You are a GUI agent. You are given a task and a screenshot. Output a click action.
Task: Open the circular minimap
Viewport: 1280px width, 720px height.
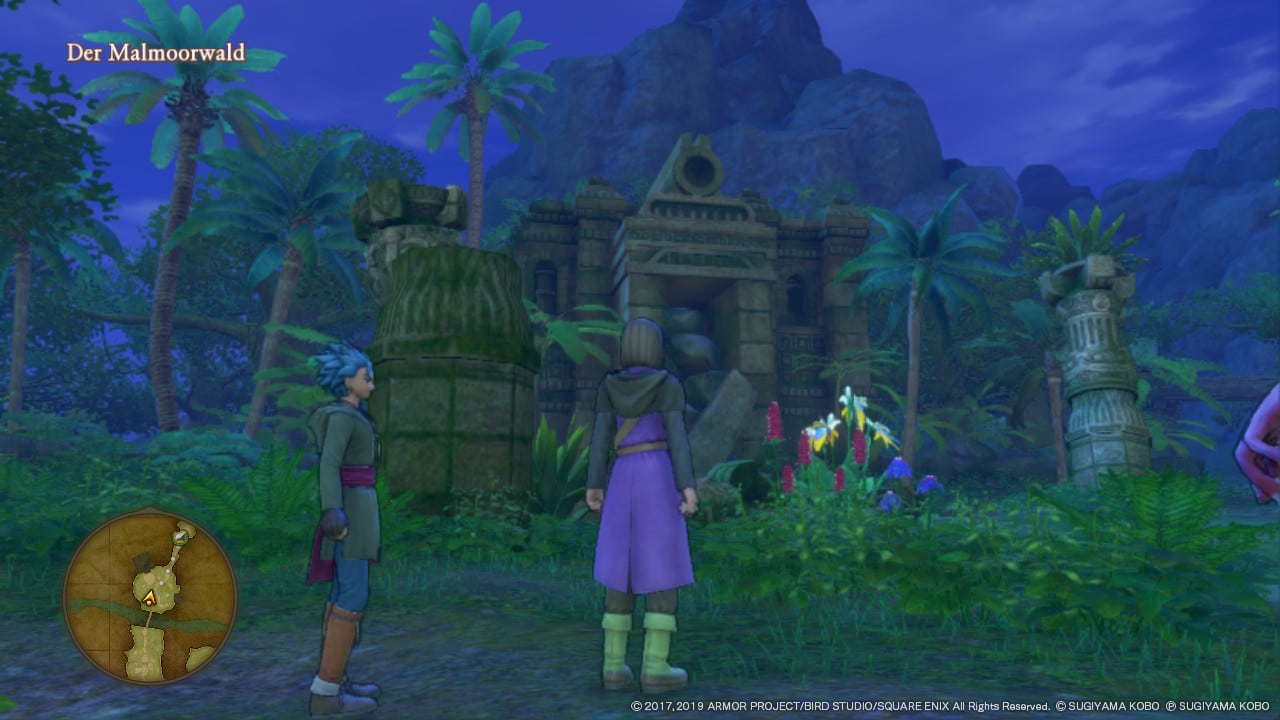(x=150, y=597)
